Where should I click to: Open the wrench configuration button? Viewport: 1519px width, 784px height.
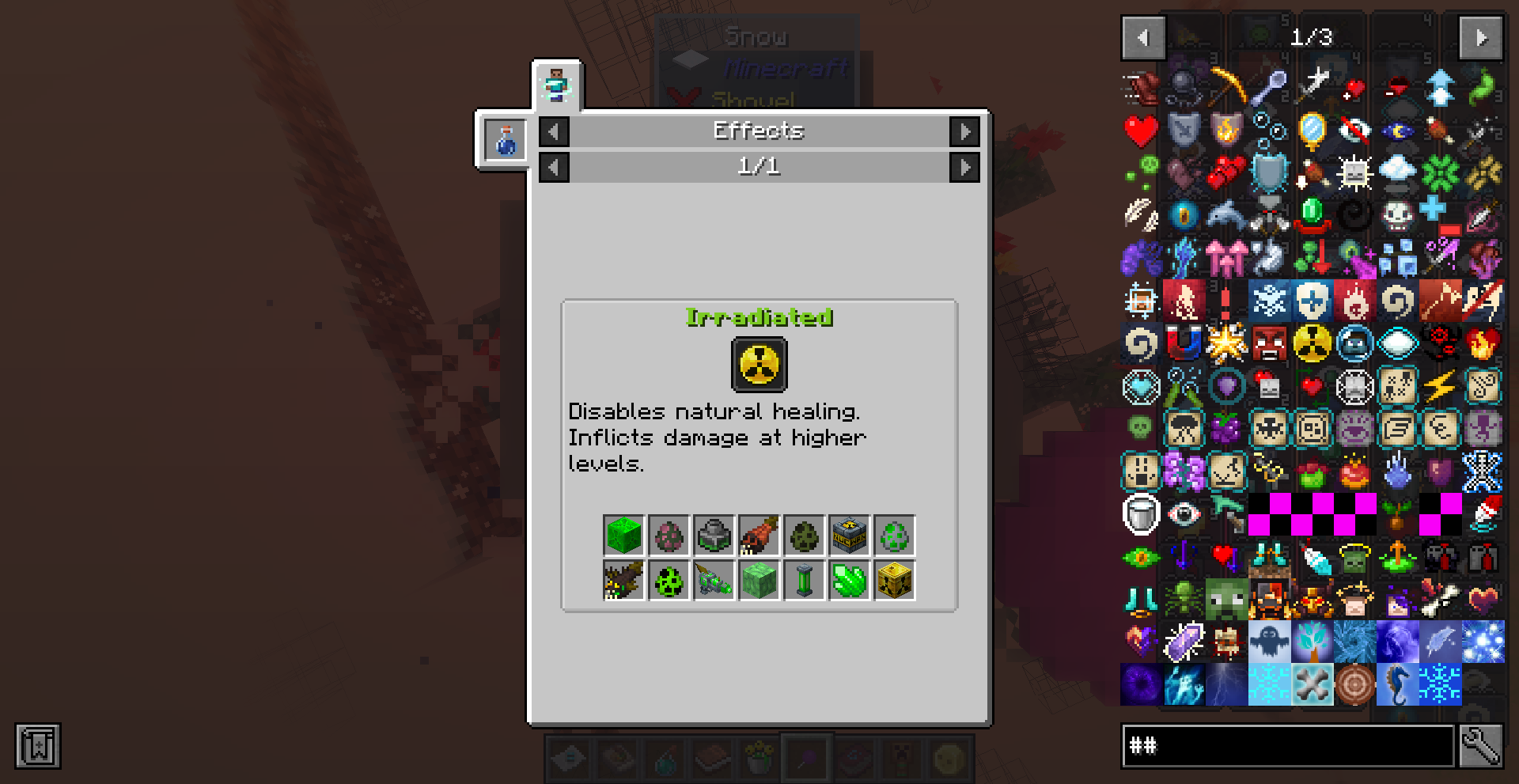pos(1480,745)
